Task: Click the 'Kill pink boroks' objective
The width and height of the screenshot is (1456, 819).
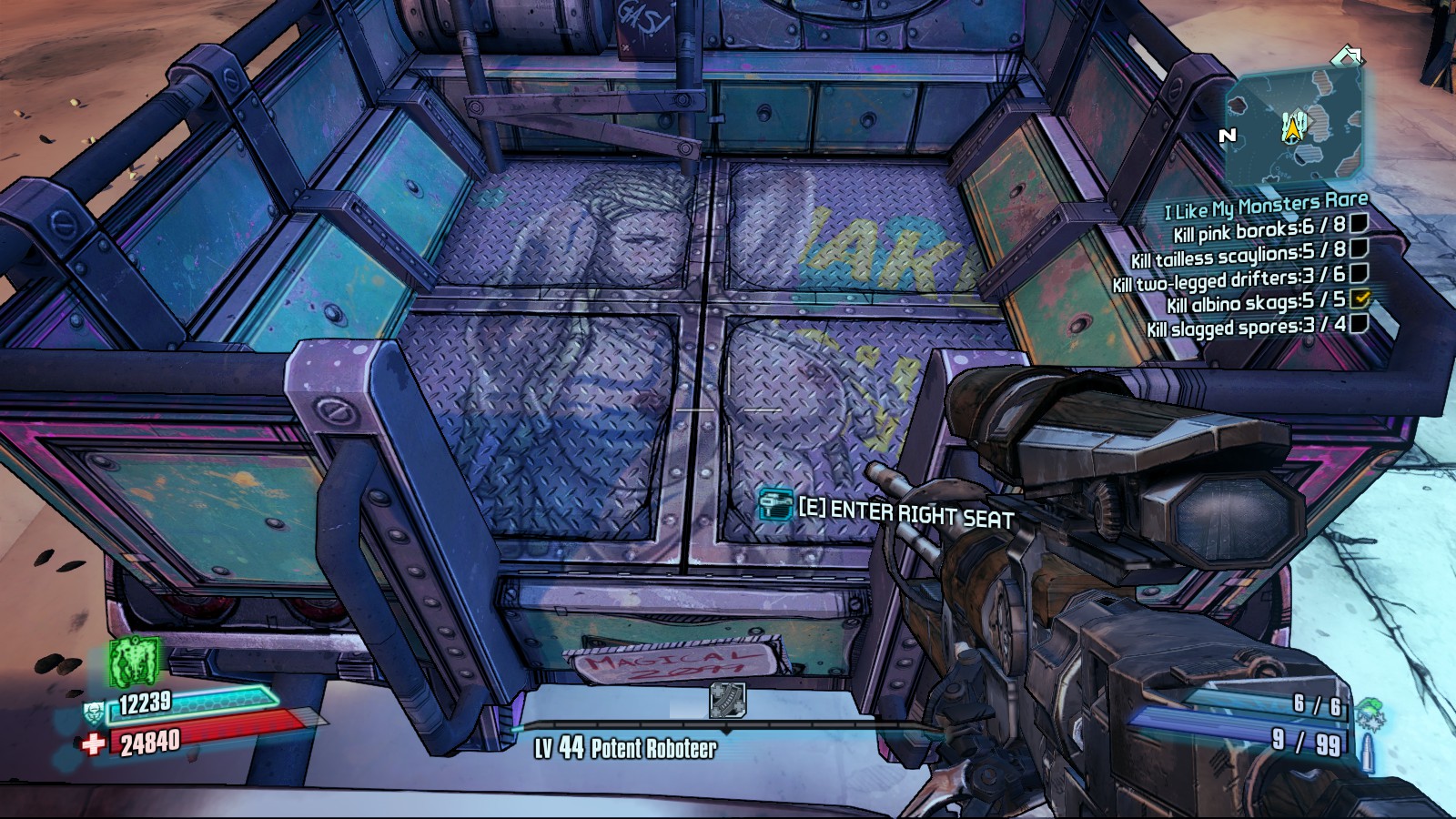Action: 1259,229
